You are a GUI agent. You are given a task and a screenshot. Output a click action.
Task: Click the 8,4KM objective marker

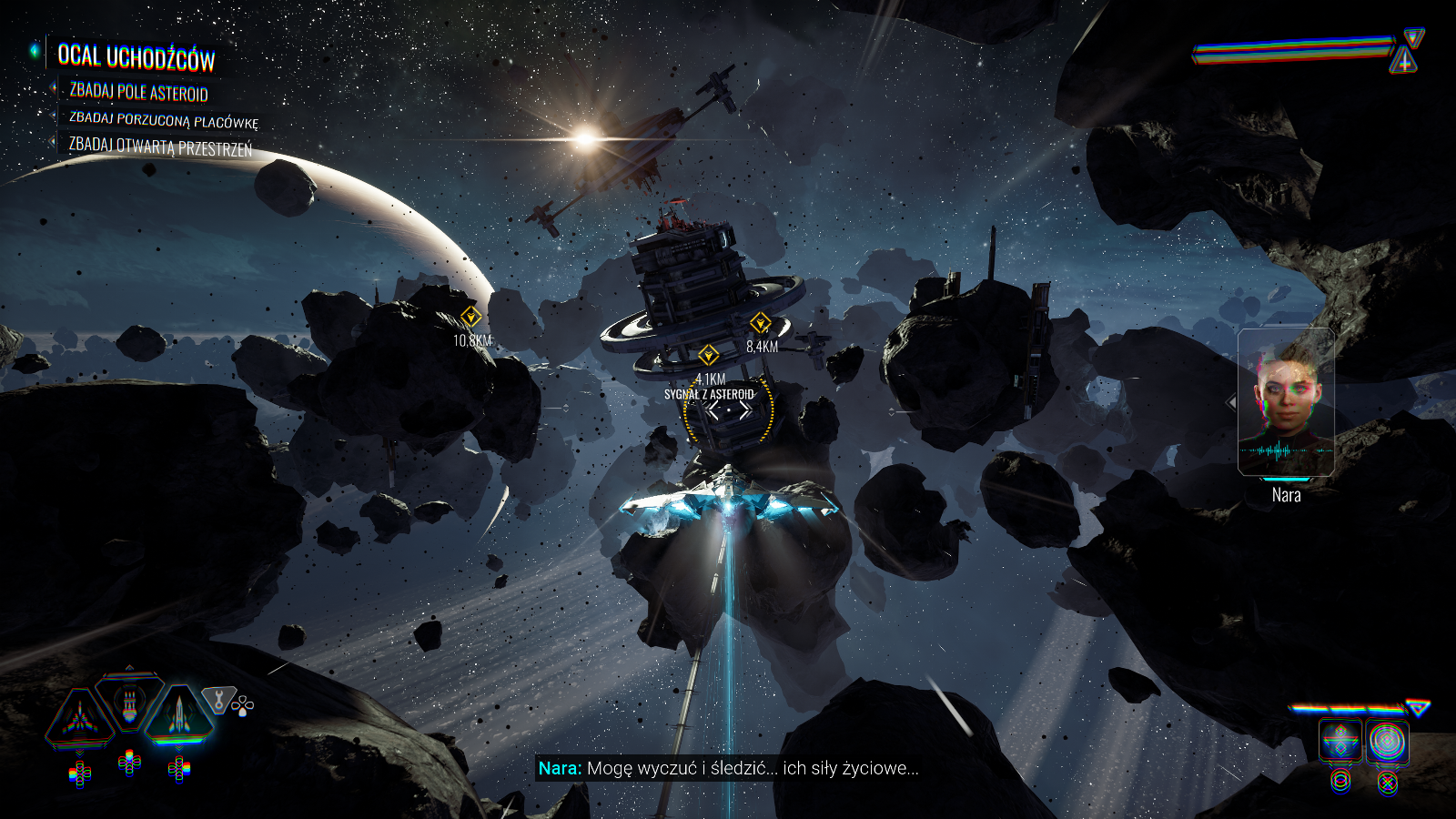point(760,323)
